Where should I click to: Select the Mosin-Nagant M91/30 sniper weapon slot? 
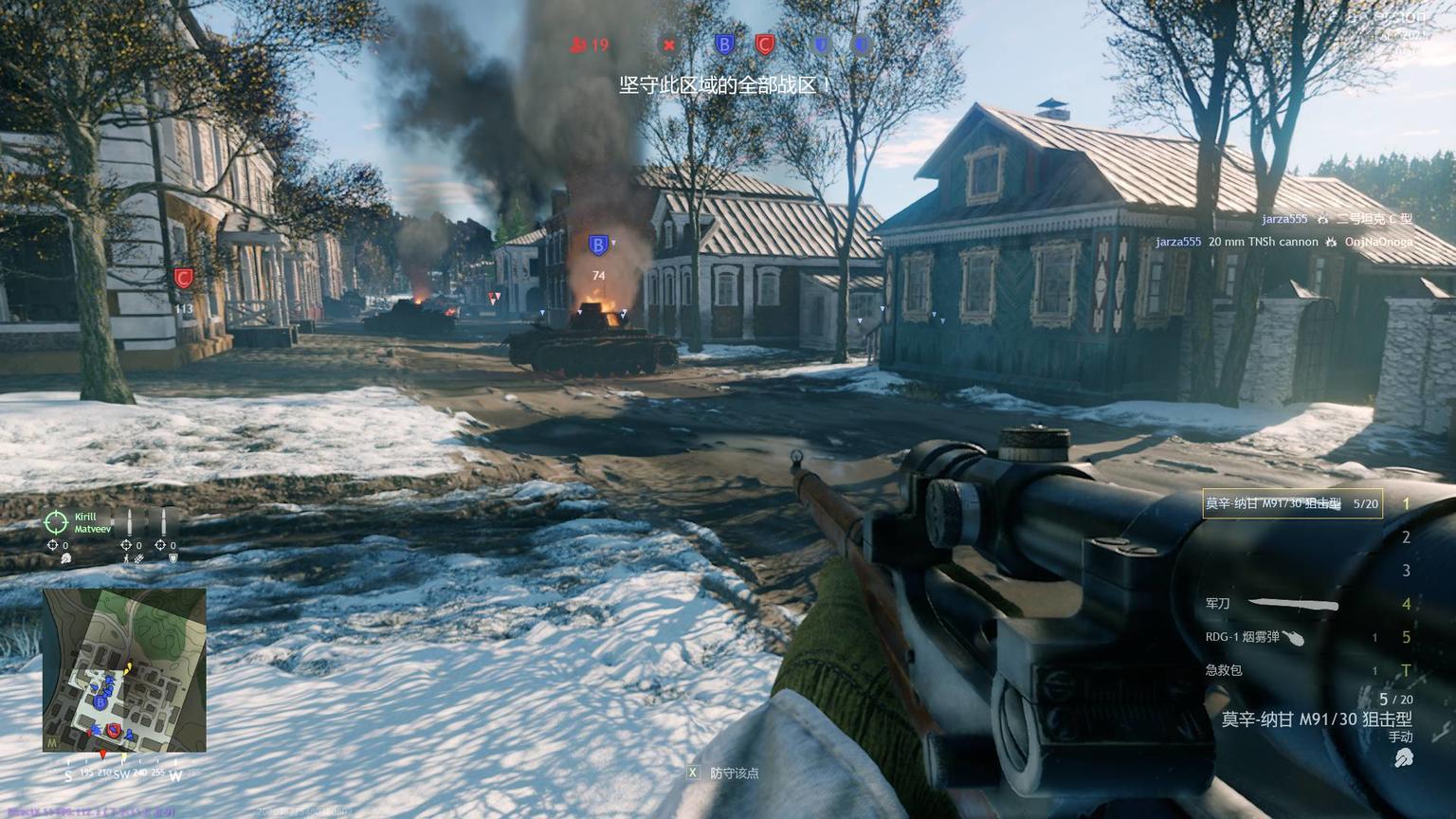click(x=1291, y=504)
